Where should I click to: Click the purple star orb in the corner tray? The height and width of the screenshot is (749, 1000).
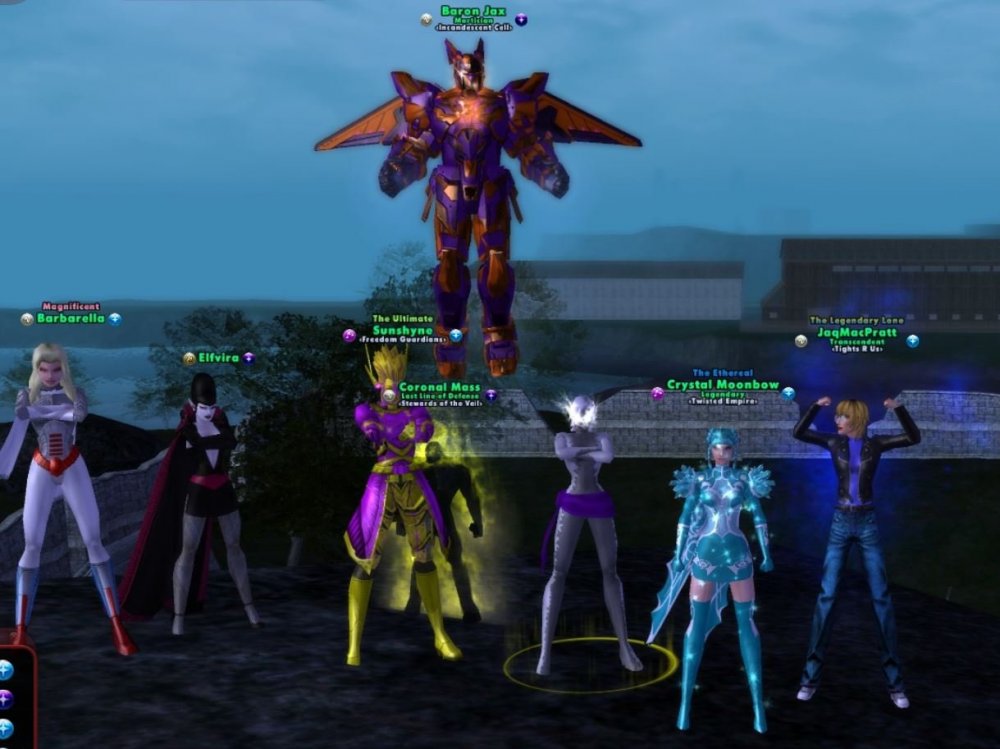(5, 699)
